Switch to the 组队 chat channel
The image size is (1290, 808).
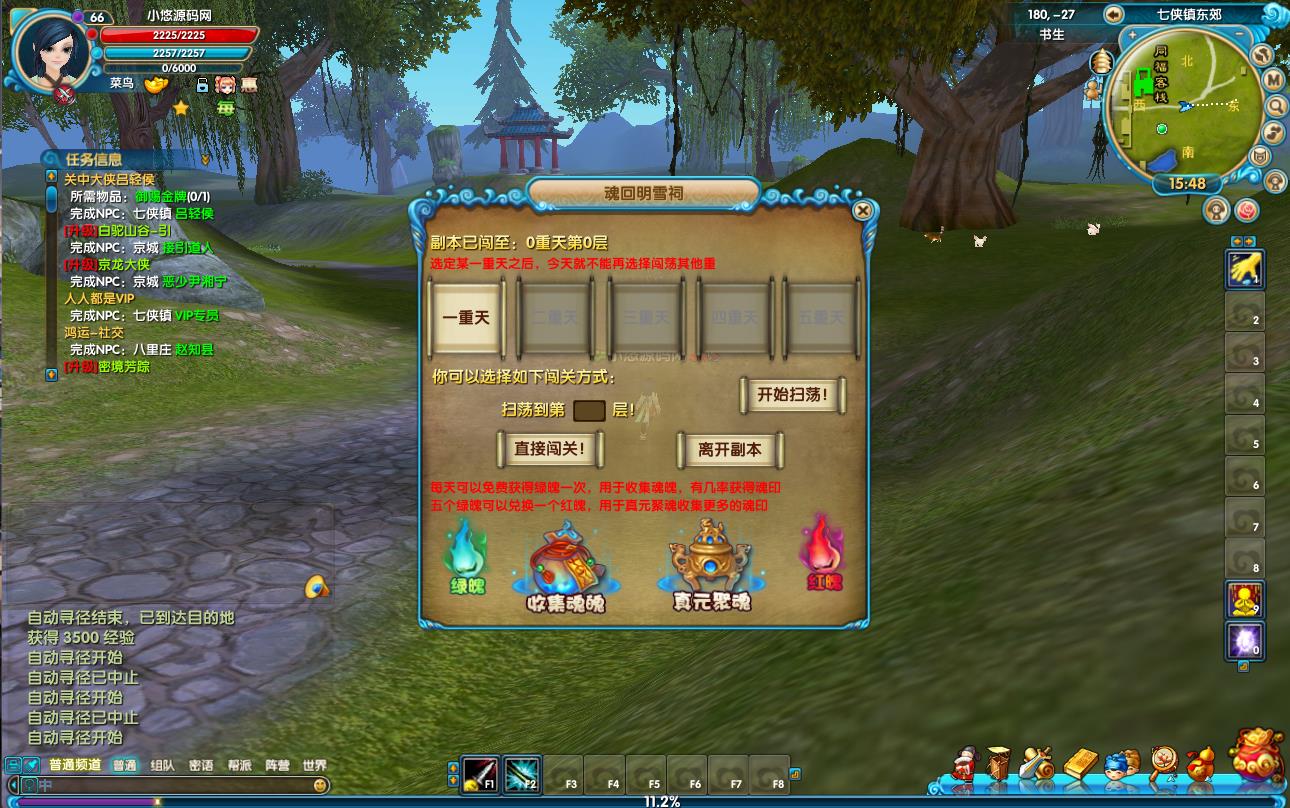162,765
